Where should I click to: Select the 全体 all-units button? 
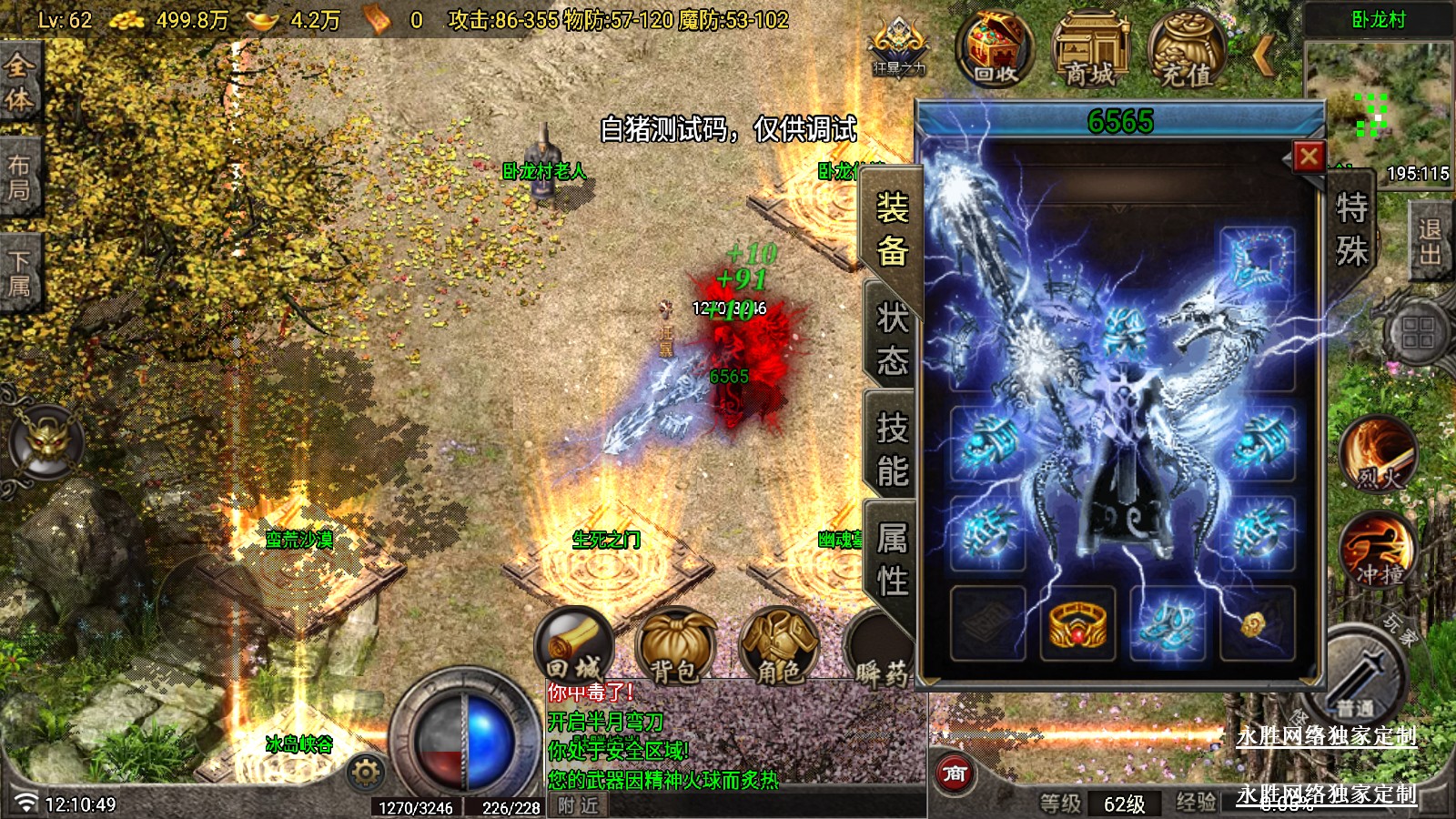tap(19, 82)
